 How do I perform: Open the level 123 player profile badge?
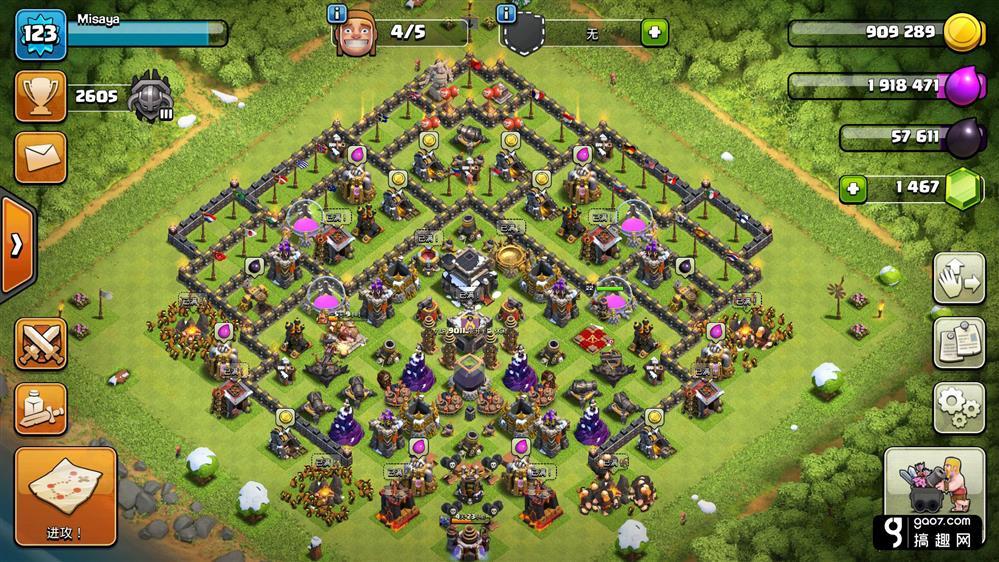(x=40, y=33)
